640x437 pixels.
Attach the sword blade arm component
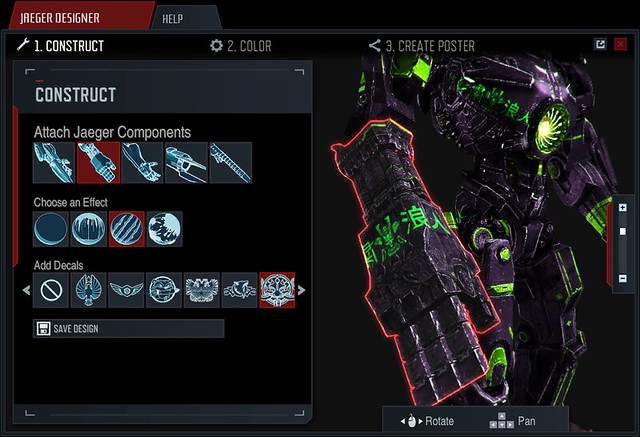click(231, 162)
